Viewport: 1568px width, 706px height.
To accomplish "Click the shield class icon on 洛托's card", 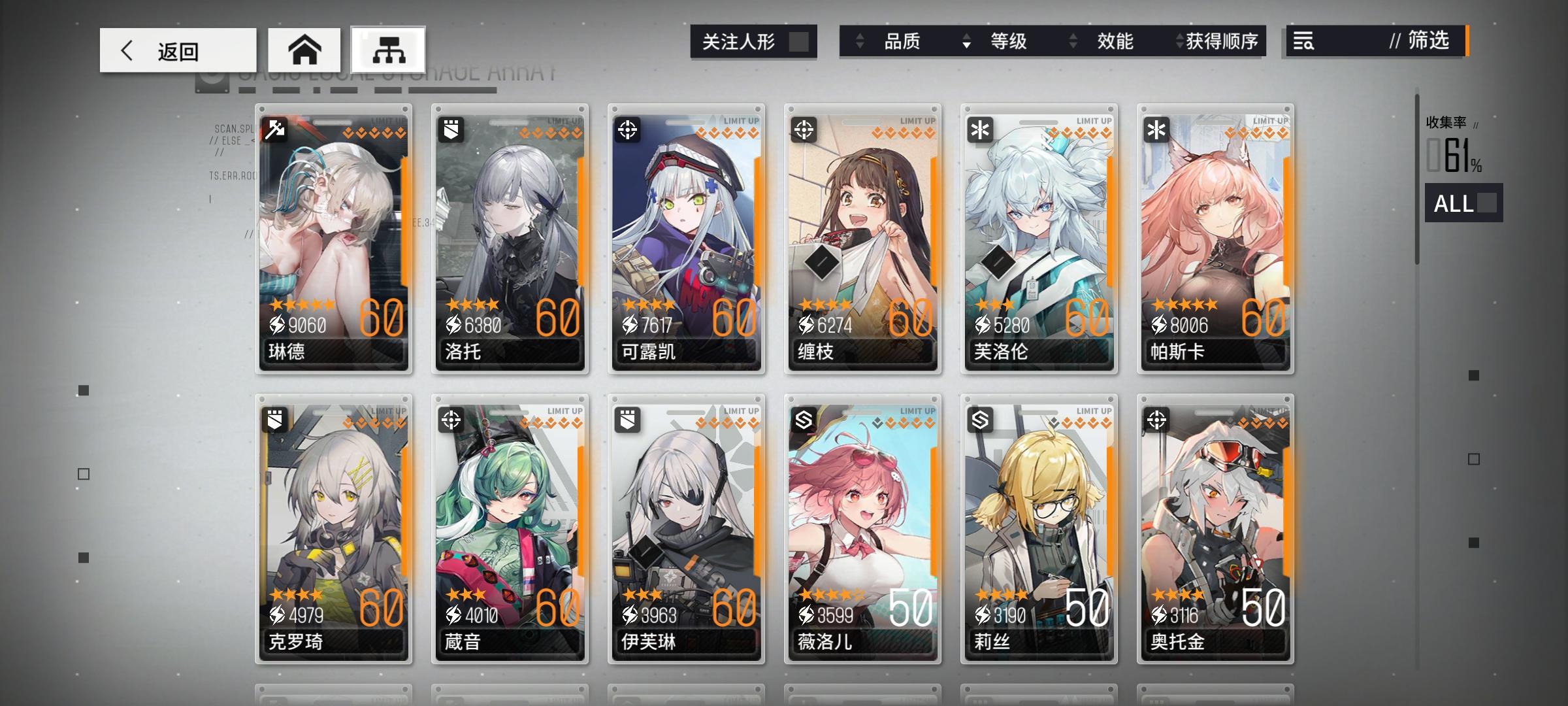I will [450, 128].
